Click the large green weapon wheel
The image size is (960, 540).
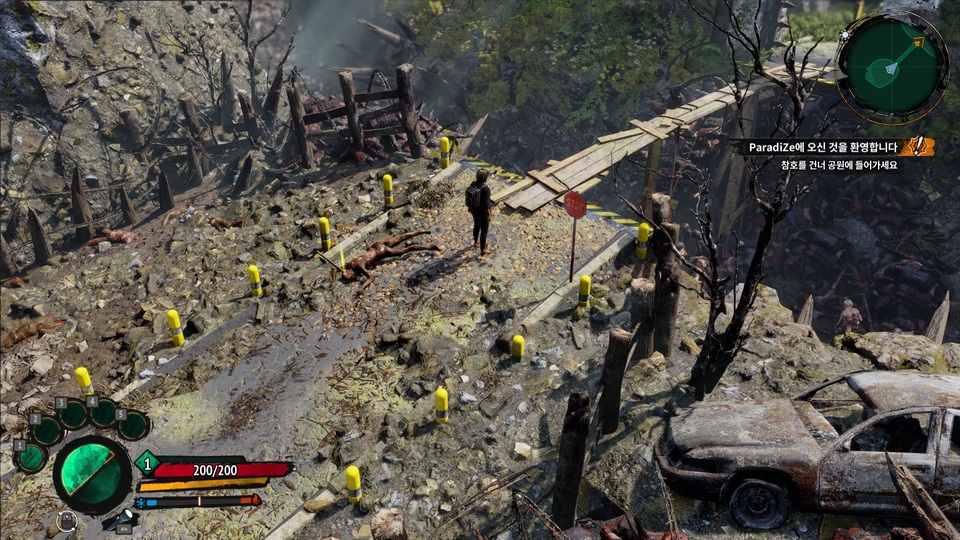[92, 474]
